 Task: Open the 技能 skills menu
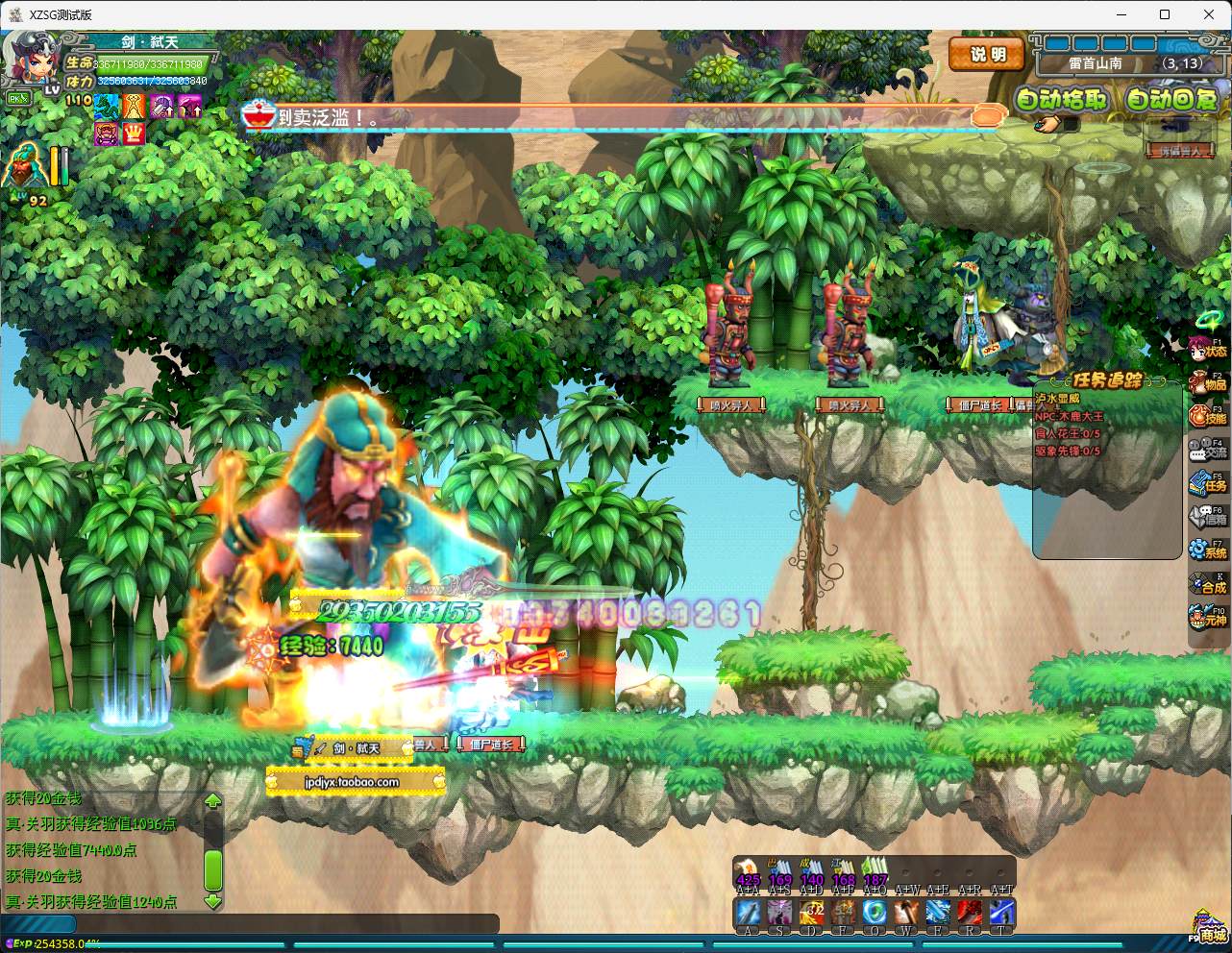point(1209,417)
